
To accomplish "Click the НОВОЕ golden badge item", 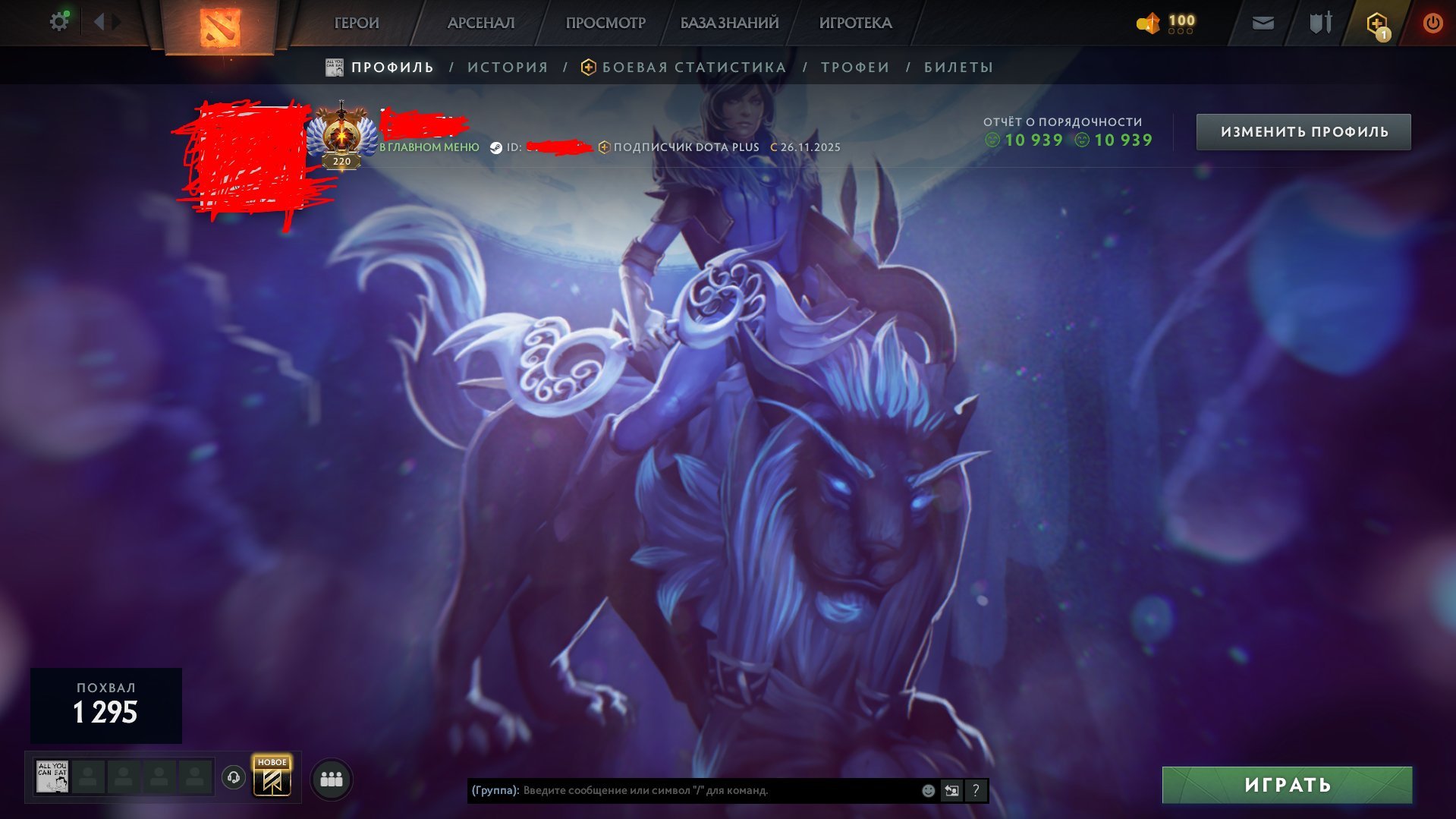I will click(x=273, y=776).
